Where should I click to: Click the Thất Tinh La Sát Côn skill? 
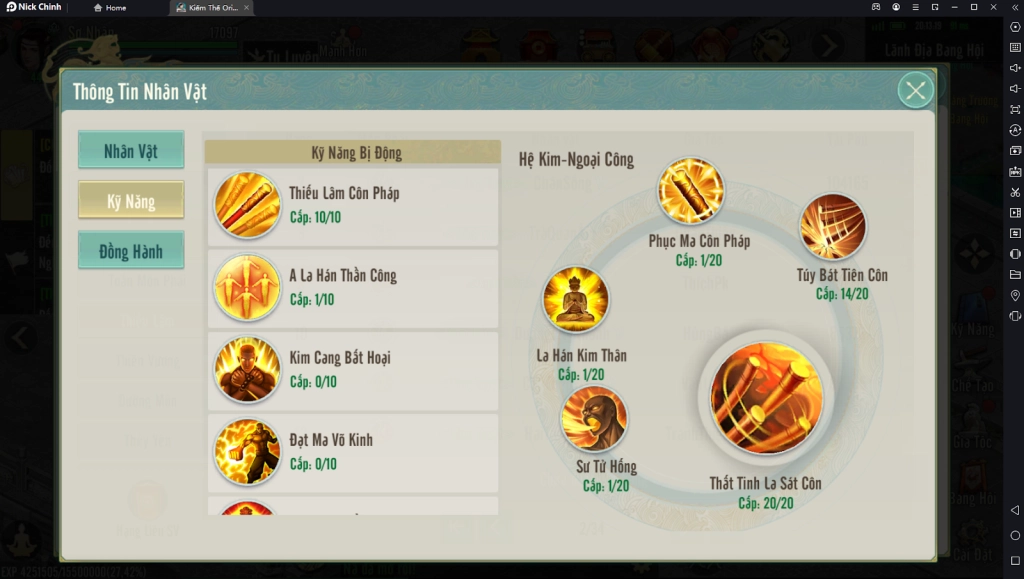766,398
